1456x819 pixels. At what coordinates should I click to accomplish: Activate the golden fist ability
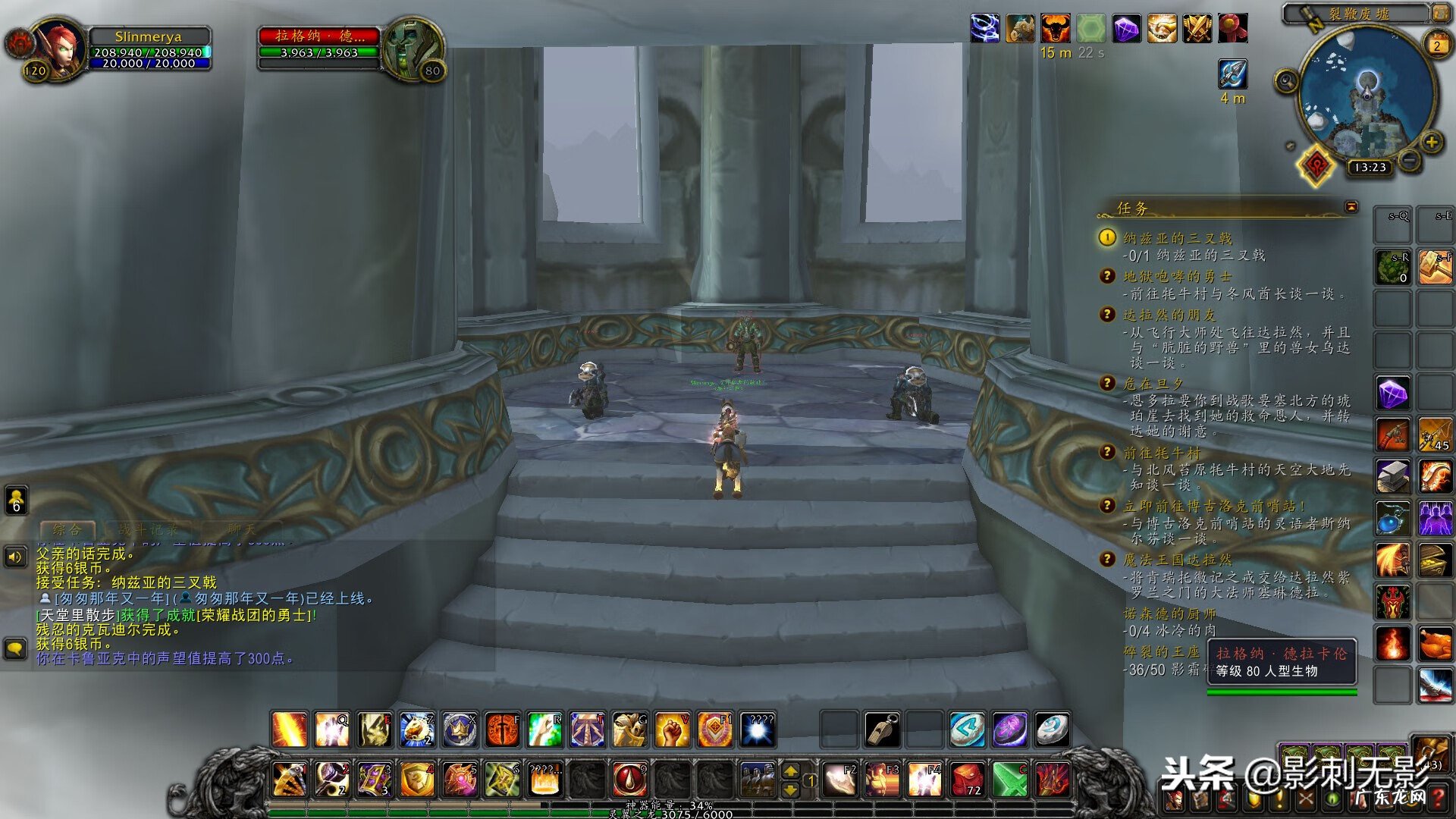(x=672, y=730)
